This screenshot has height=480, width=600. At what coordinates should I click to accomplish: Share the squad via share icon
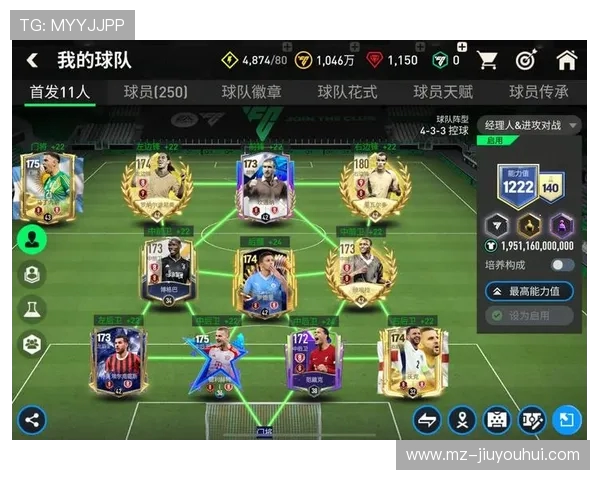(32, 419)
